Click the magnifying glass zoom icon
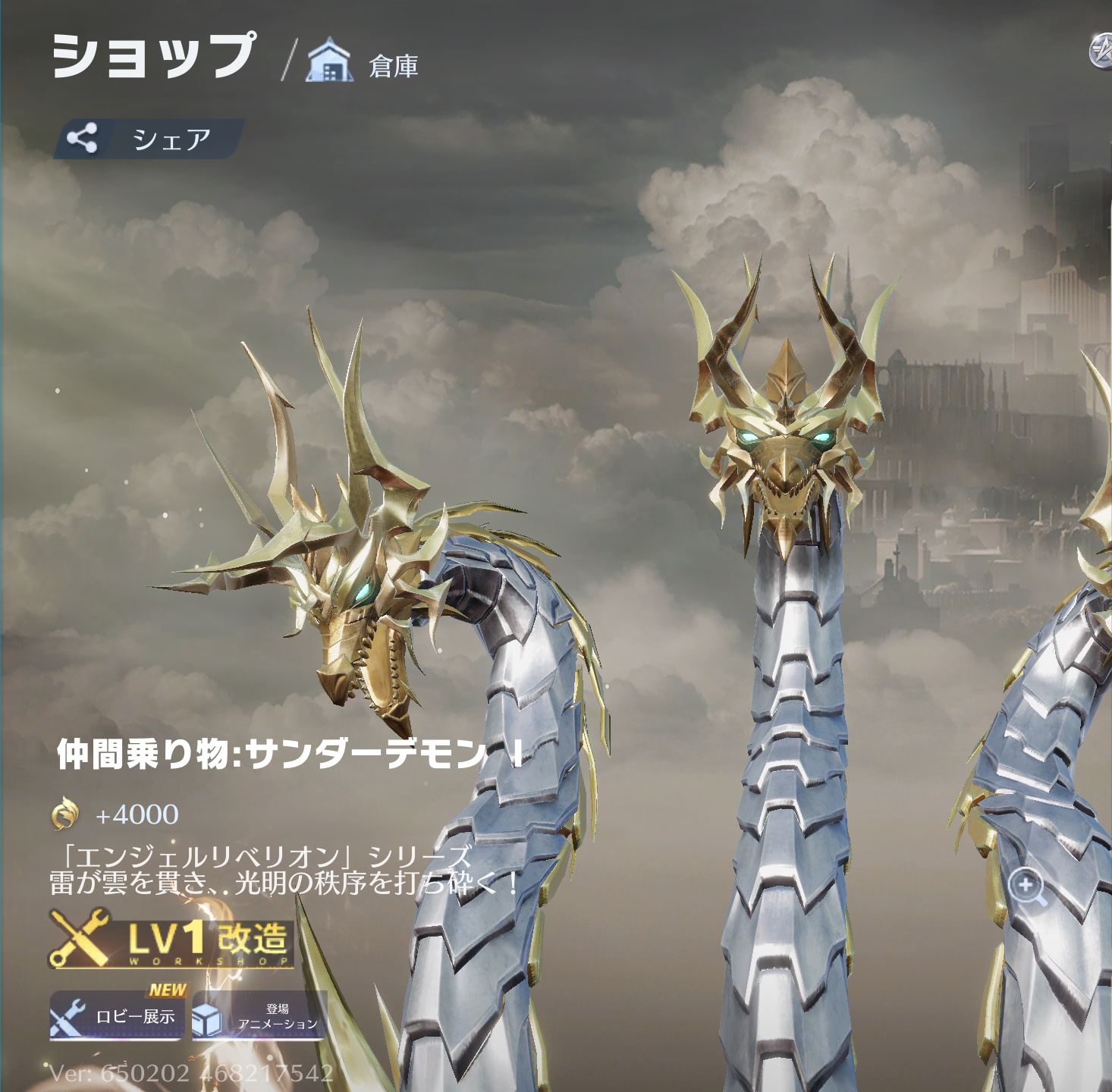Viewport: 1112px width, 1092px height. [x=1027, y=886]
